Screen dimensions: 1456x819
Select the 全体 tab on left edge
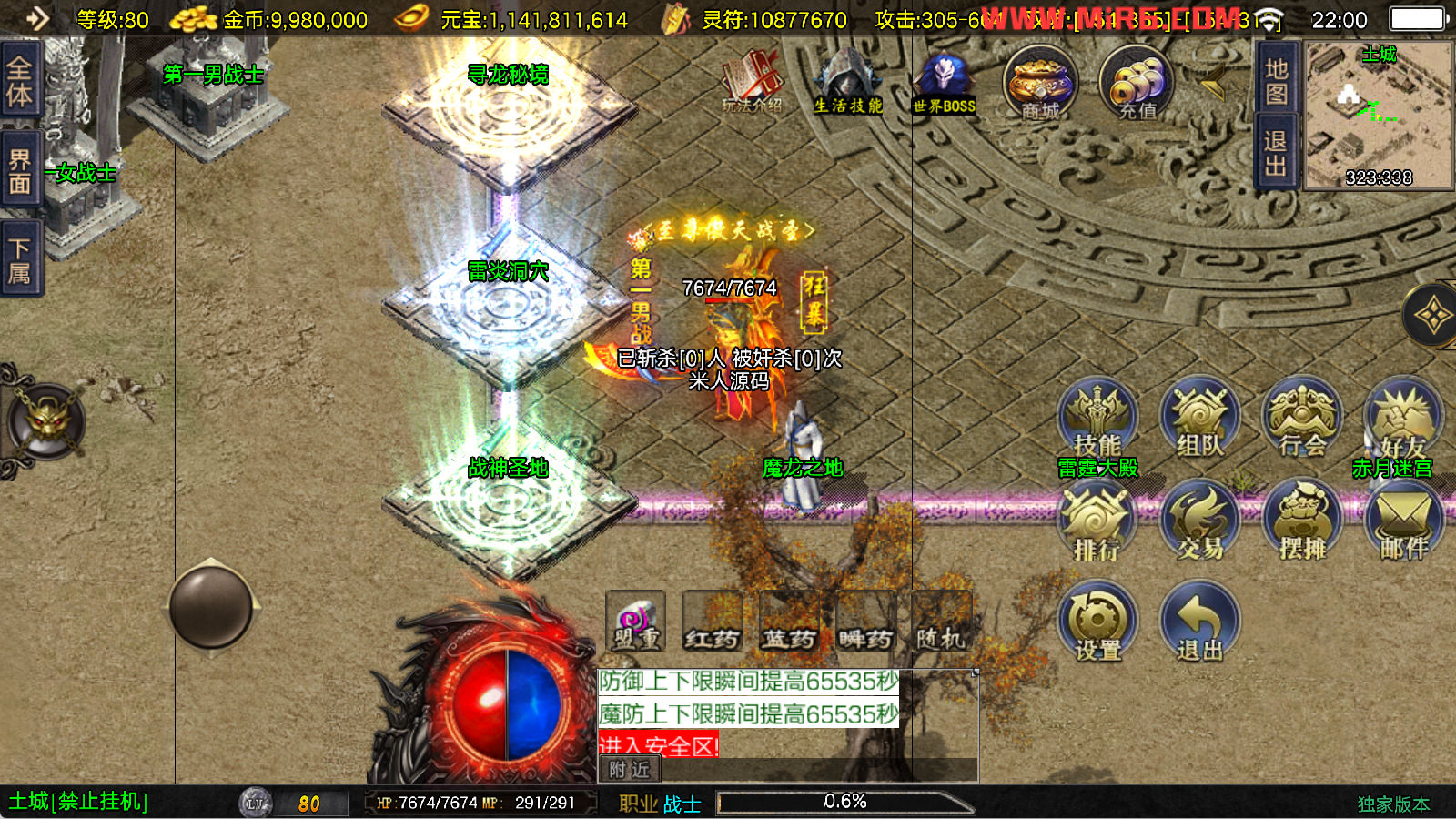19,80
